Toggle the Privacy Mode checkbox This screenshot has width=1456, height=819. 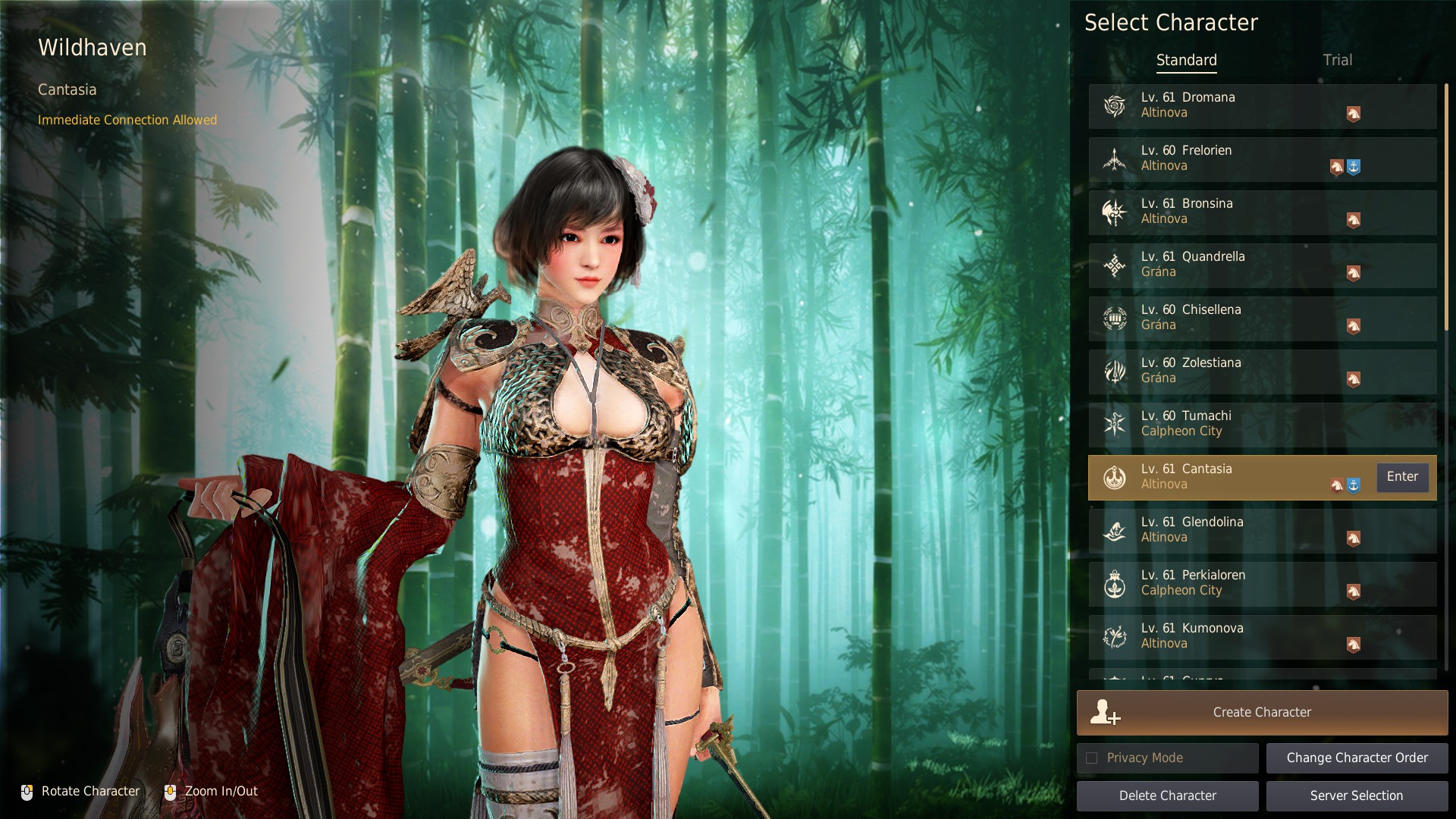(x=1092, y=758)
